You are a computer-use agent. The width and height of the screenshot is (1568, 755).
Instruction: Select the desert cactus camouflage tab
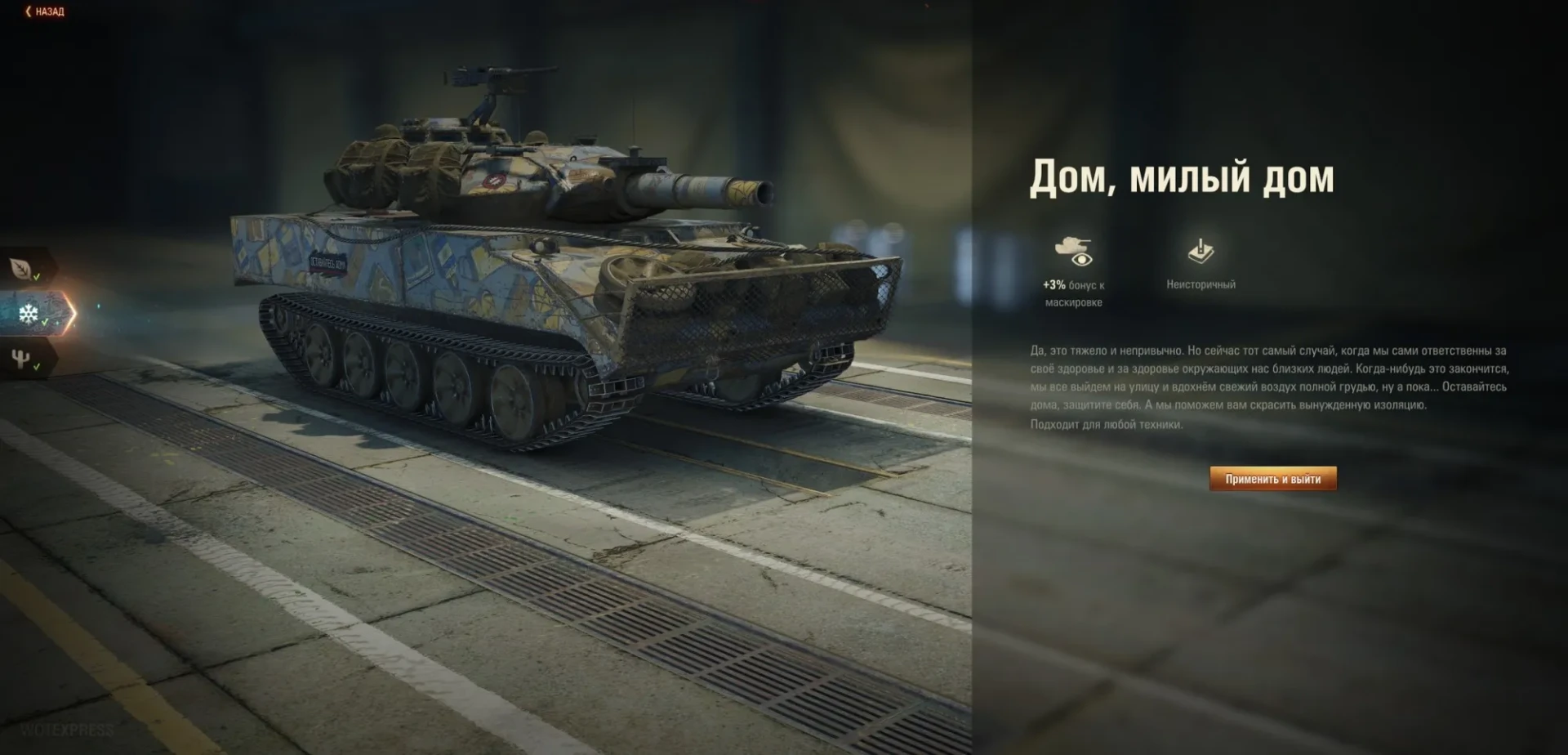pyautogui.click(x=22, y=358)
